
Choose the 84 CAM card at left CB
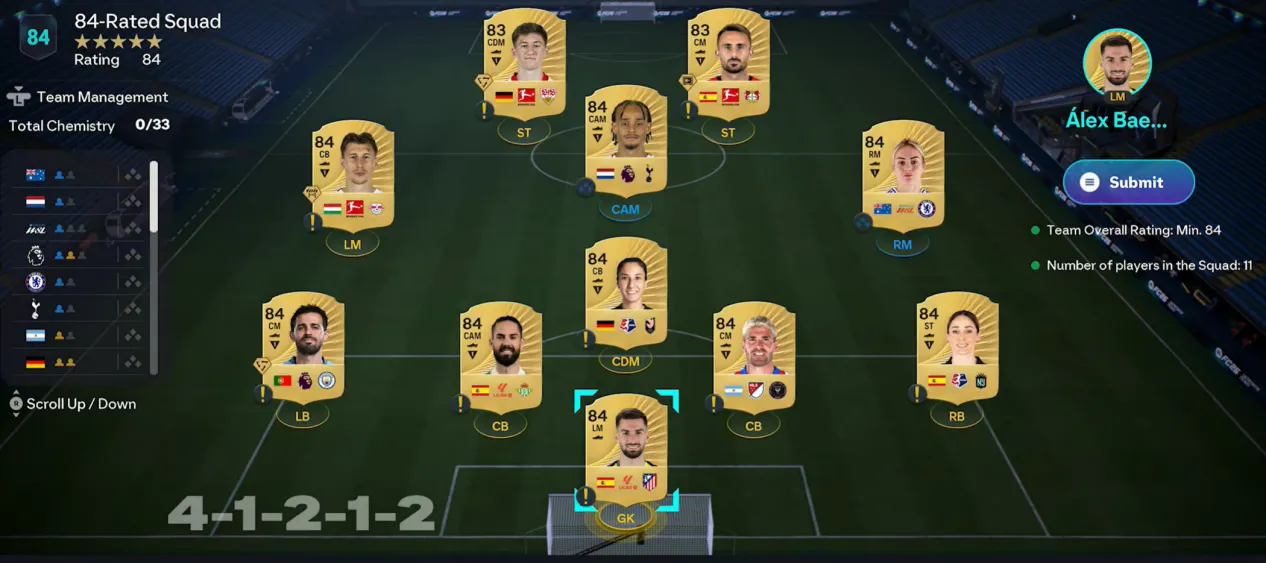[500, 356]
